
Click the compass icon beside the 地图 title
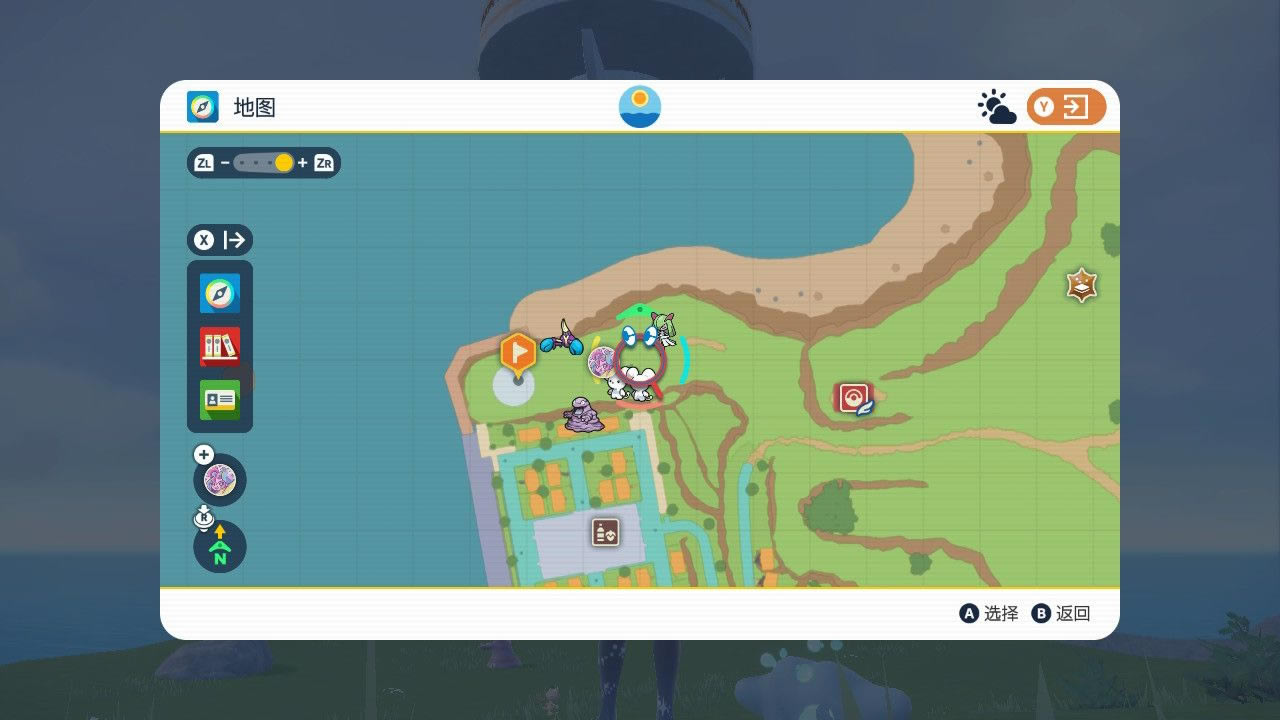pos(203,107)
